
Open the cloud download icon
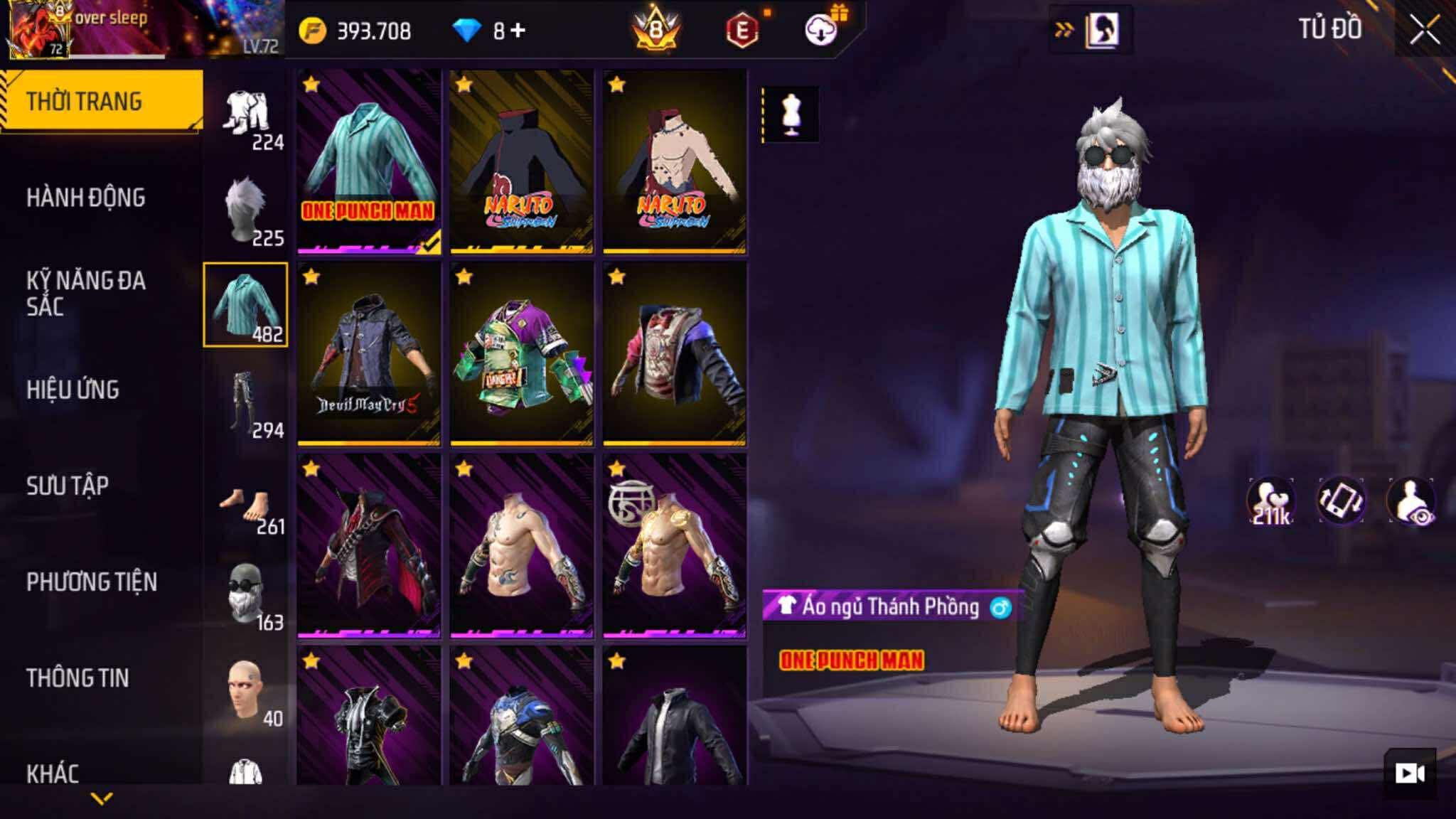click(820, 30)
